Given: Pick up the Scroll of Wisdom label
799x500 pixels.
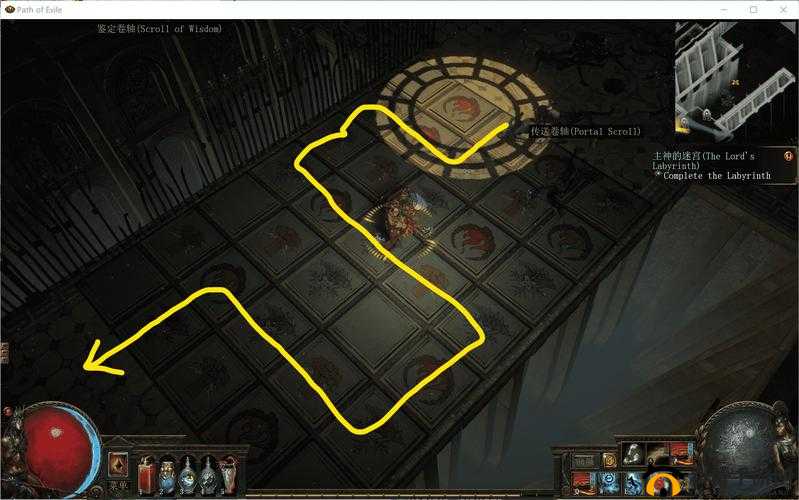Looking at the screenshot, I should (x=159, y=29).
